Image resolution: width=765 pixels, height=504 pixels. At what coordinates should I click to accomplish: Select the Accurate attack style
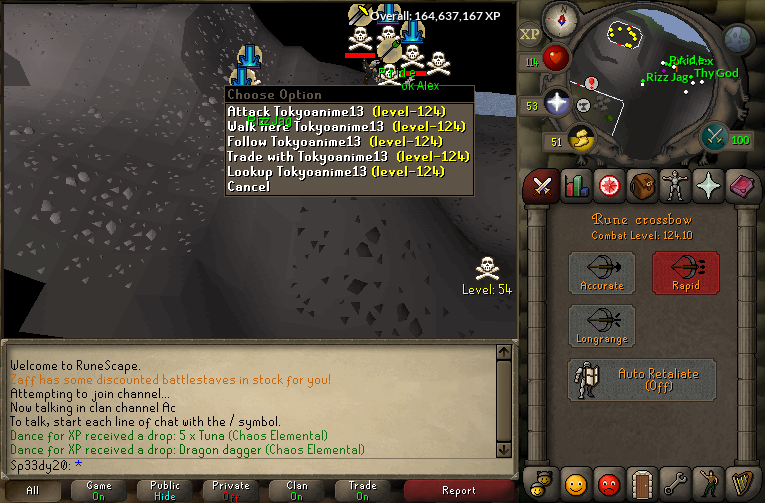tap(602, 273)
